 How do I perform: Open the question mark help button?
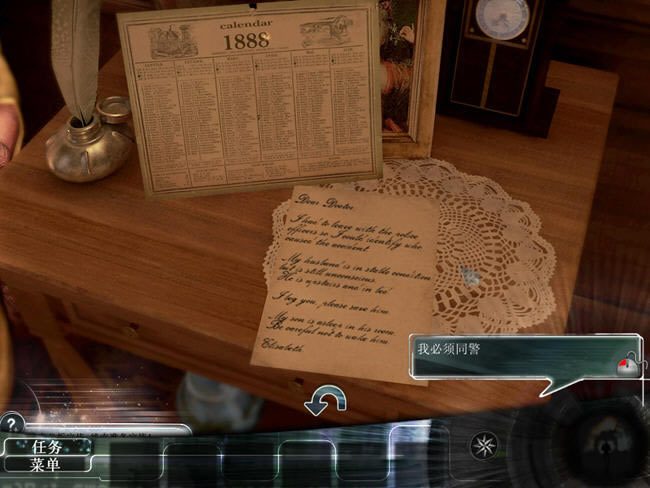[x=12, y=423]
